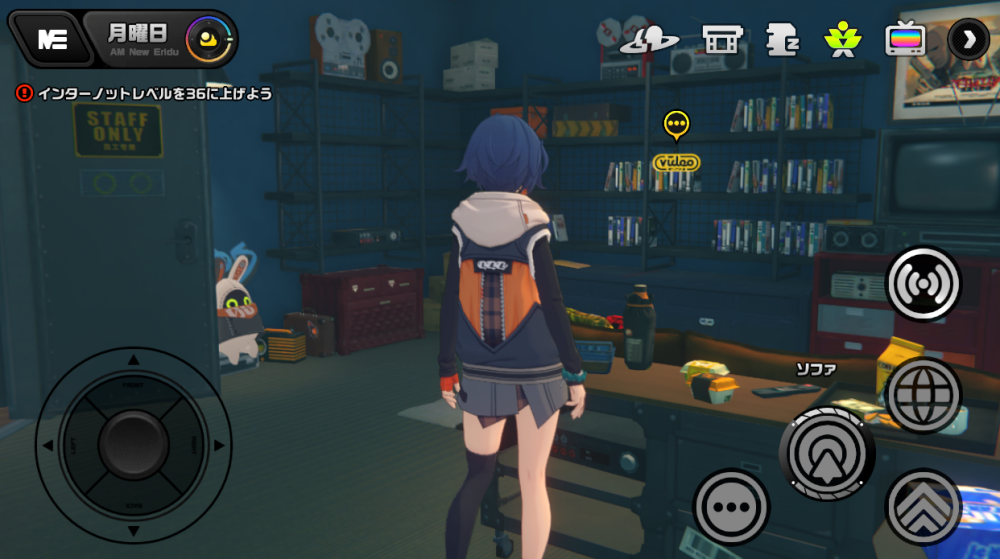
Task: Tap the double chevron sprint button
Action: 923,506
